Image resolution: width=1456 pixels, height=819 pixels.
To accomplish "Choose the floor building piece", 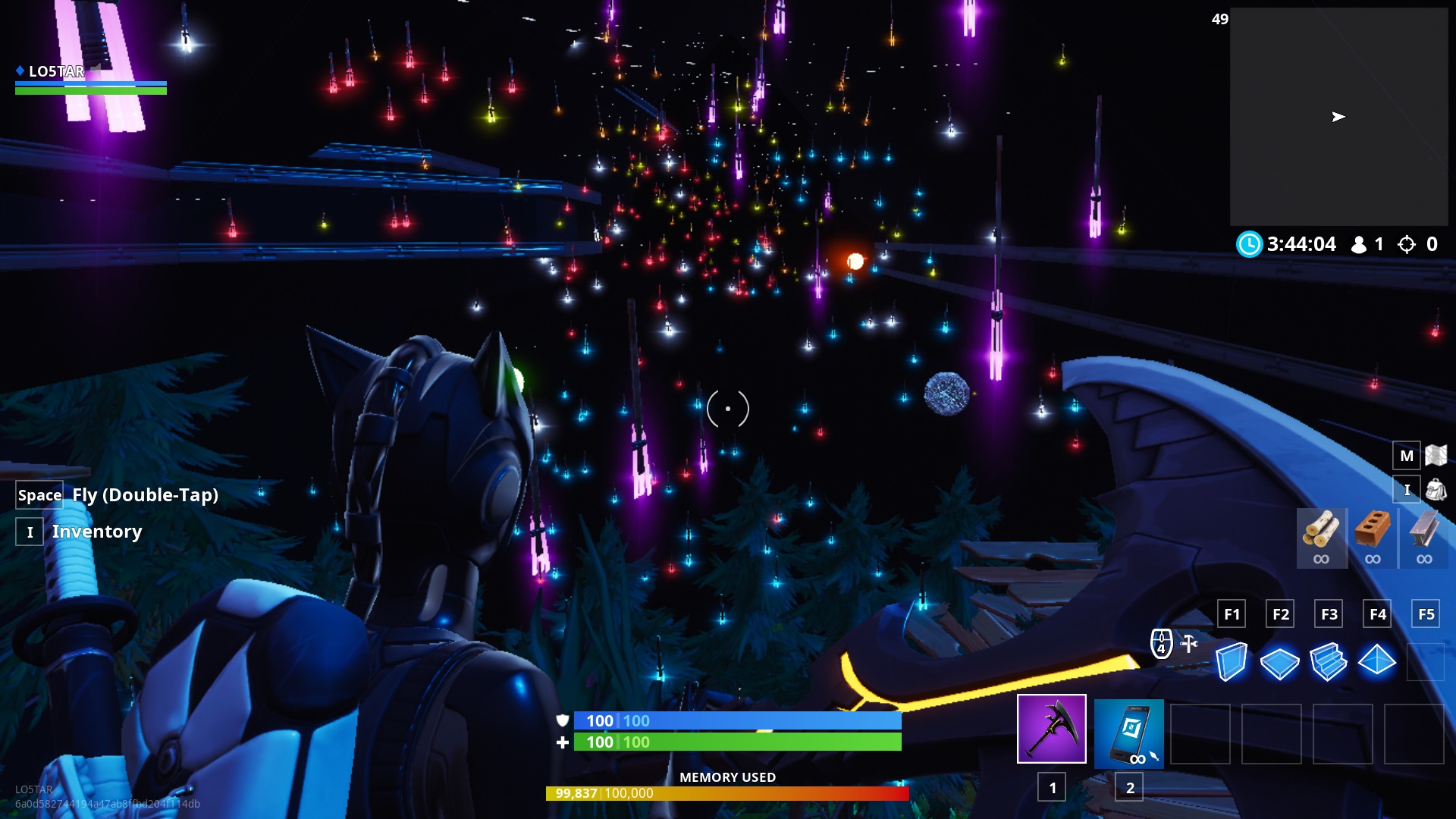I will click(1279, 663).
